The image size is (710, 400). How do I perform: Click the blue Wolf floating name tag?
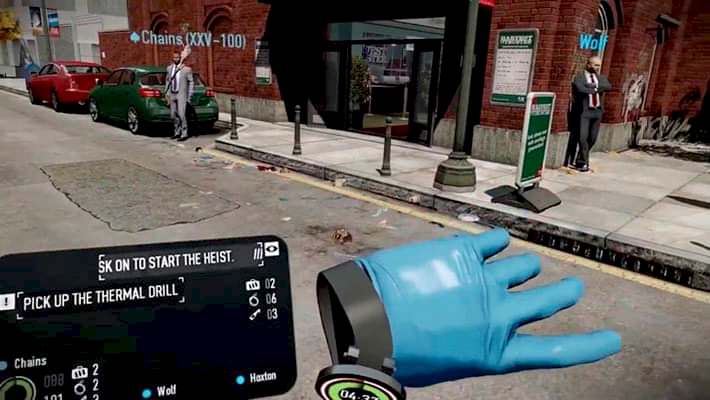point(593,42)
